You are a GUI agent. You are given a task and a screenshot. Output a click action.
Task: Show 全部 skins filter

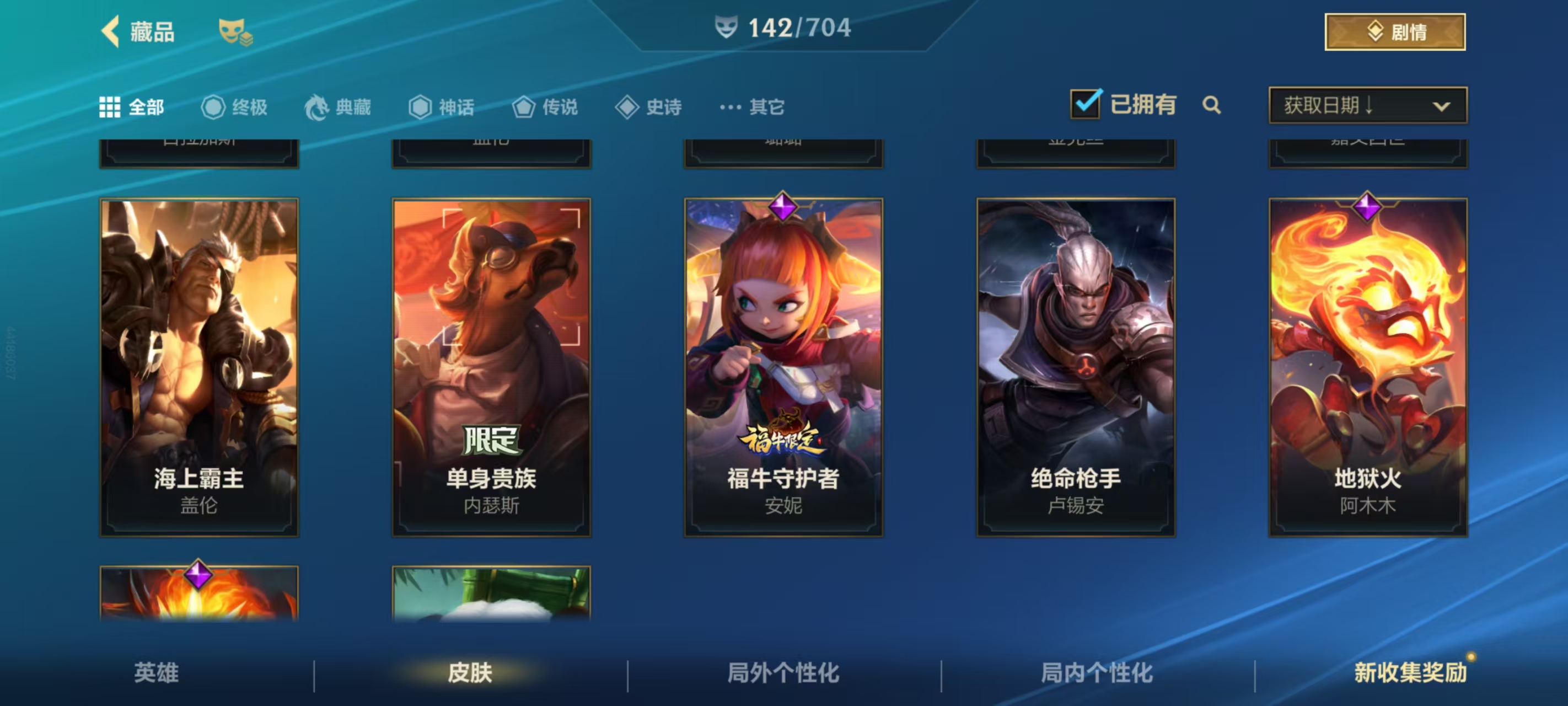[x=132, y=107]
